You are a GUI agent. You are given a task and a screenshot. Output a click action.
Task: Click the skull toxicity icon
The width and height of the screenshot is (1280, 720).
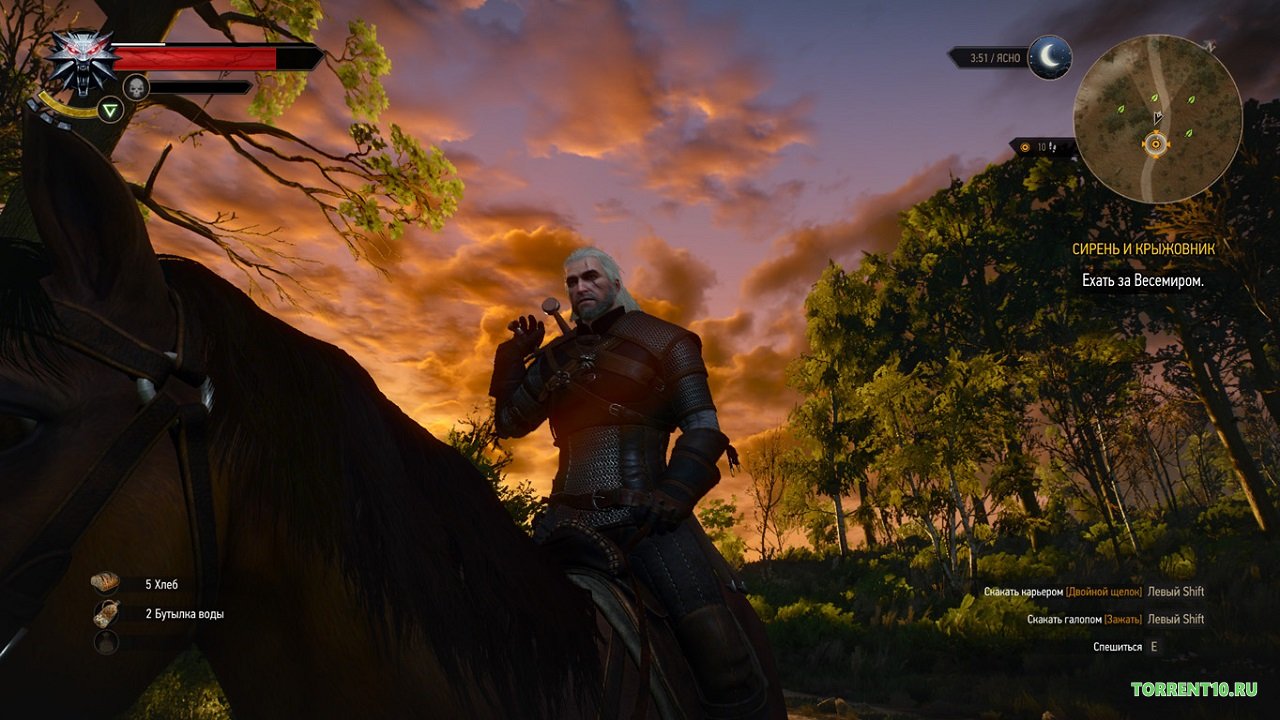[x=136, y=88]
